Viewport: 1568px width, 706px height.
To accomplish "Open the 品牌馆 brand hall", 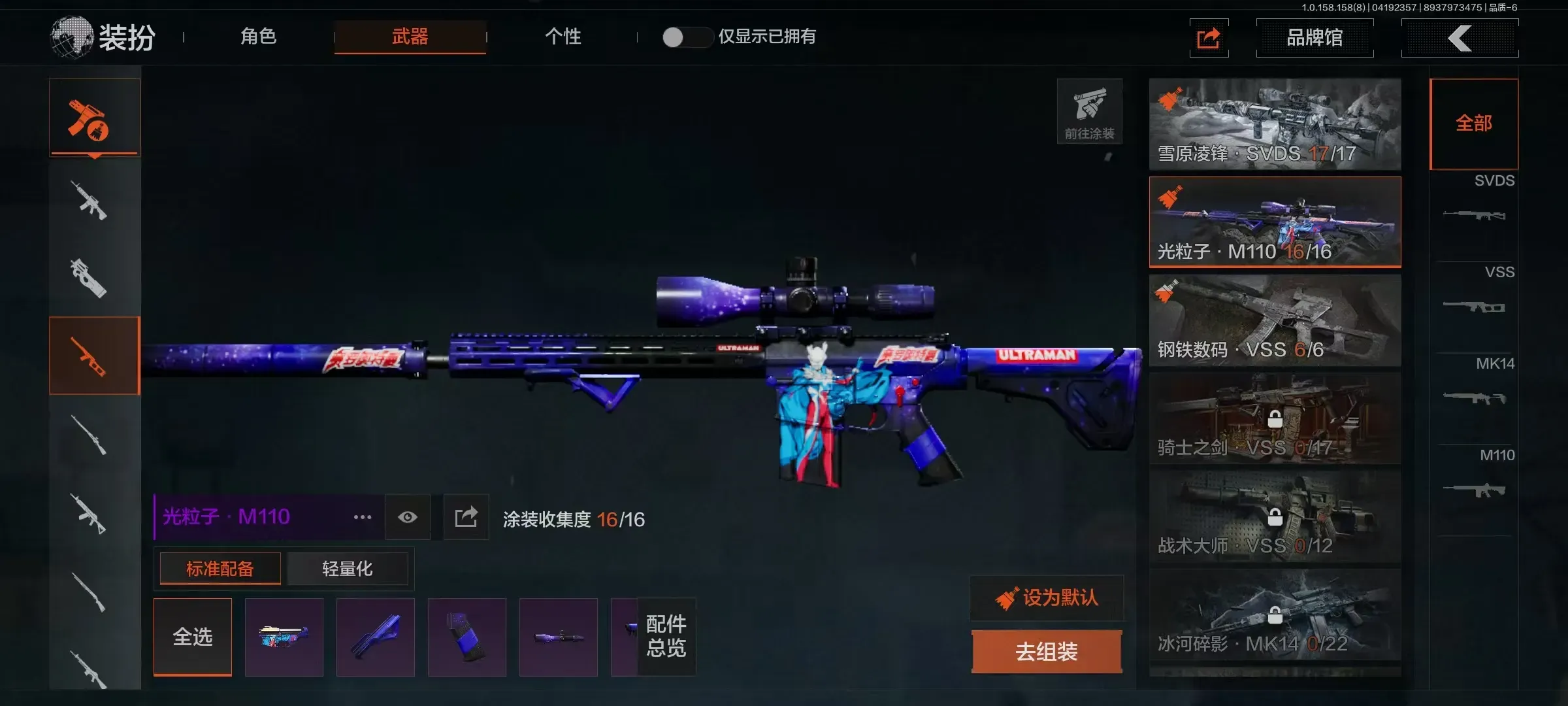I will [1315, 38].
